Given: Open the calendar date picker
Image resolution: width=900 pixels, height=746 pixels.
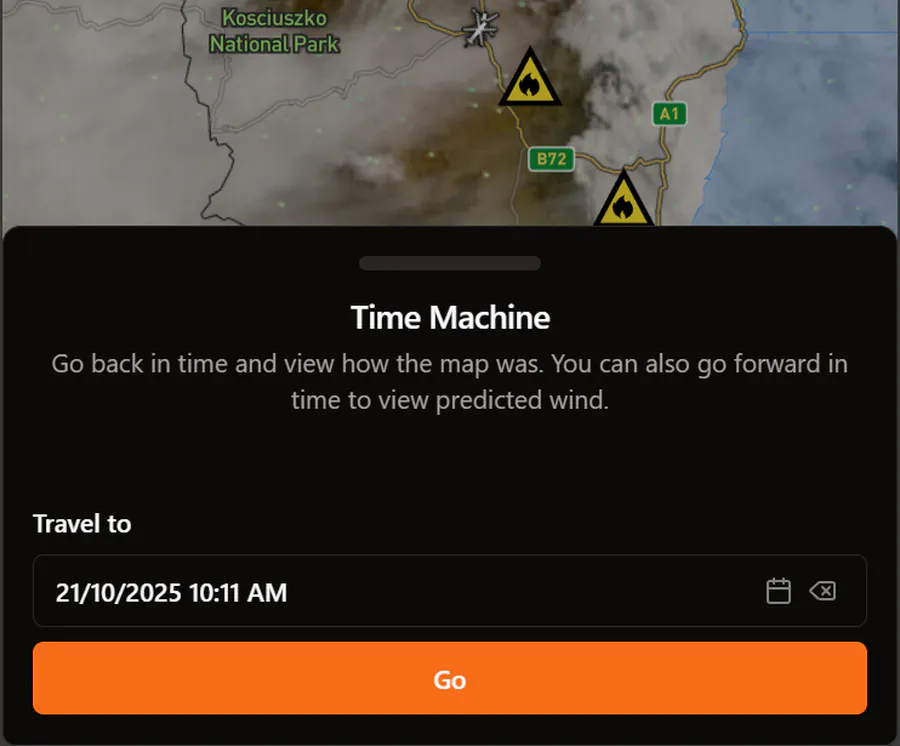Looking at the screenshot, I should (778, 591).
